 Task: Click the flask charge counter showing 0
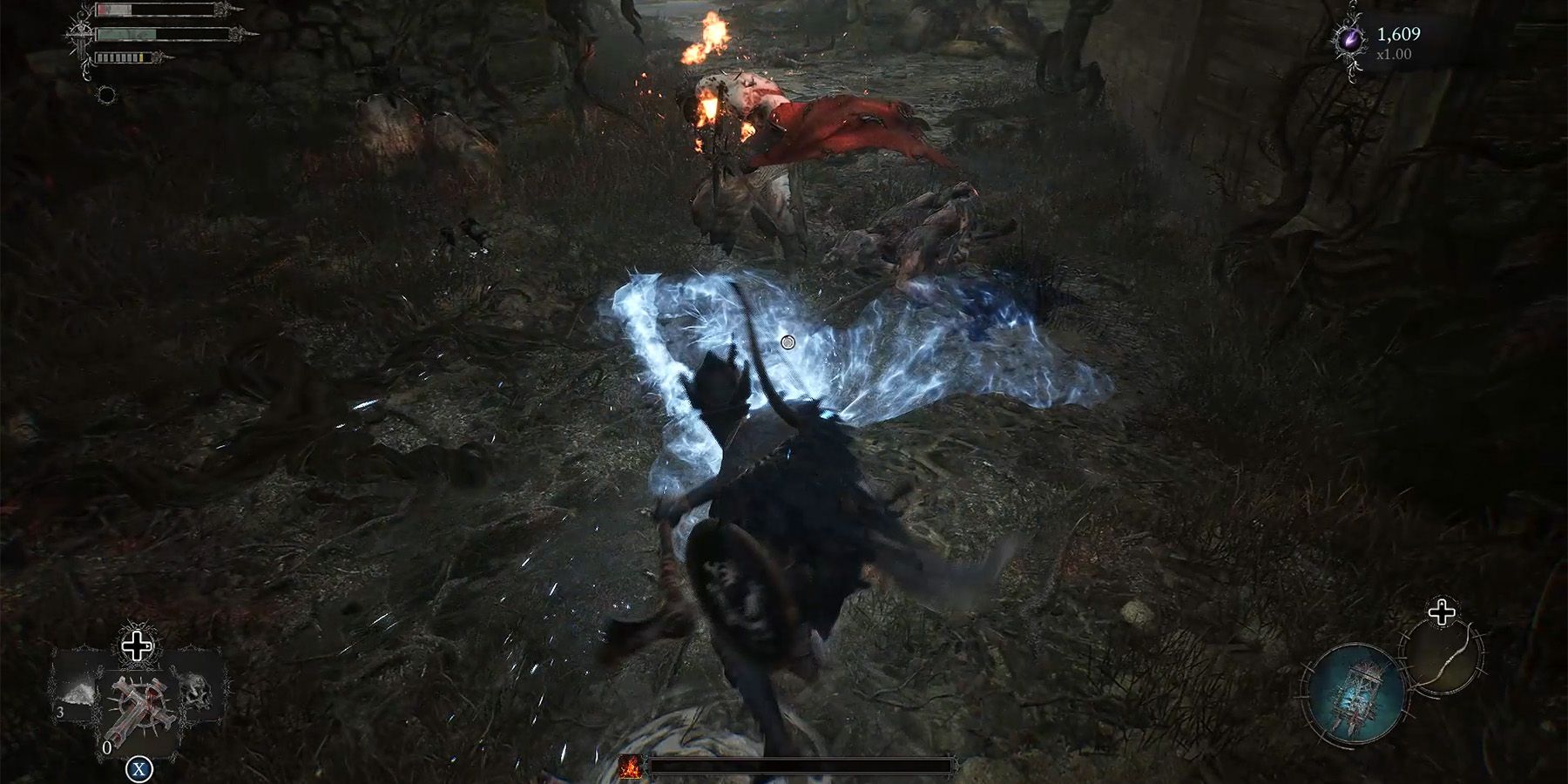(107, 747)
